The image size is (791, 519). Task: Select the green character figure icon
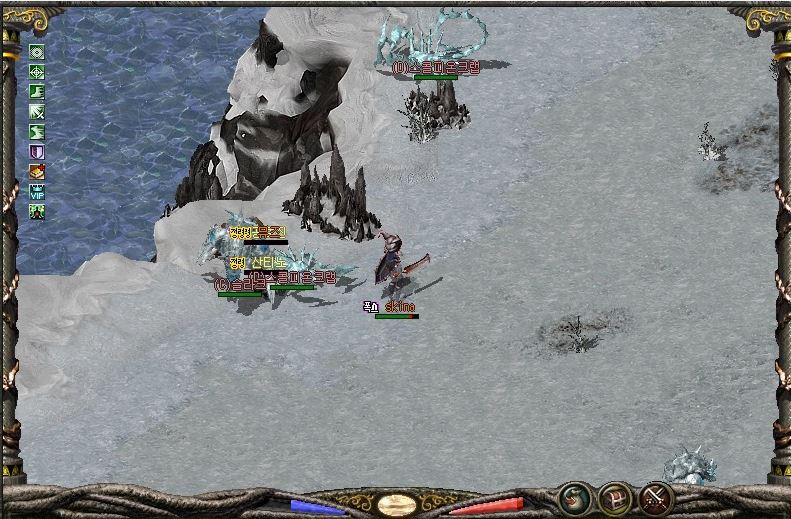point(37,212)
